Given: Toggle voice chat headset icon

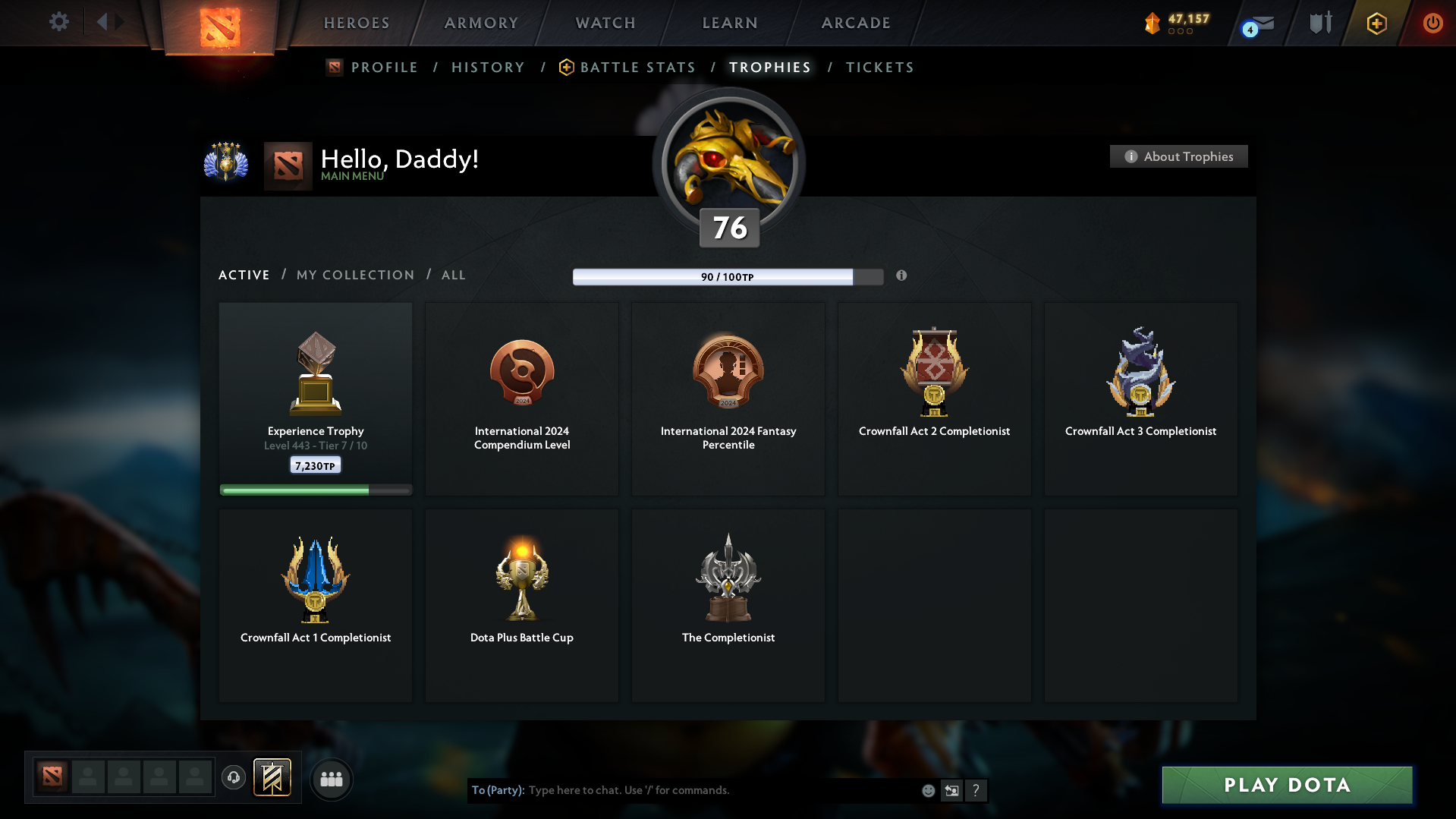Looking at the screenshot, I should 233,778.
